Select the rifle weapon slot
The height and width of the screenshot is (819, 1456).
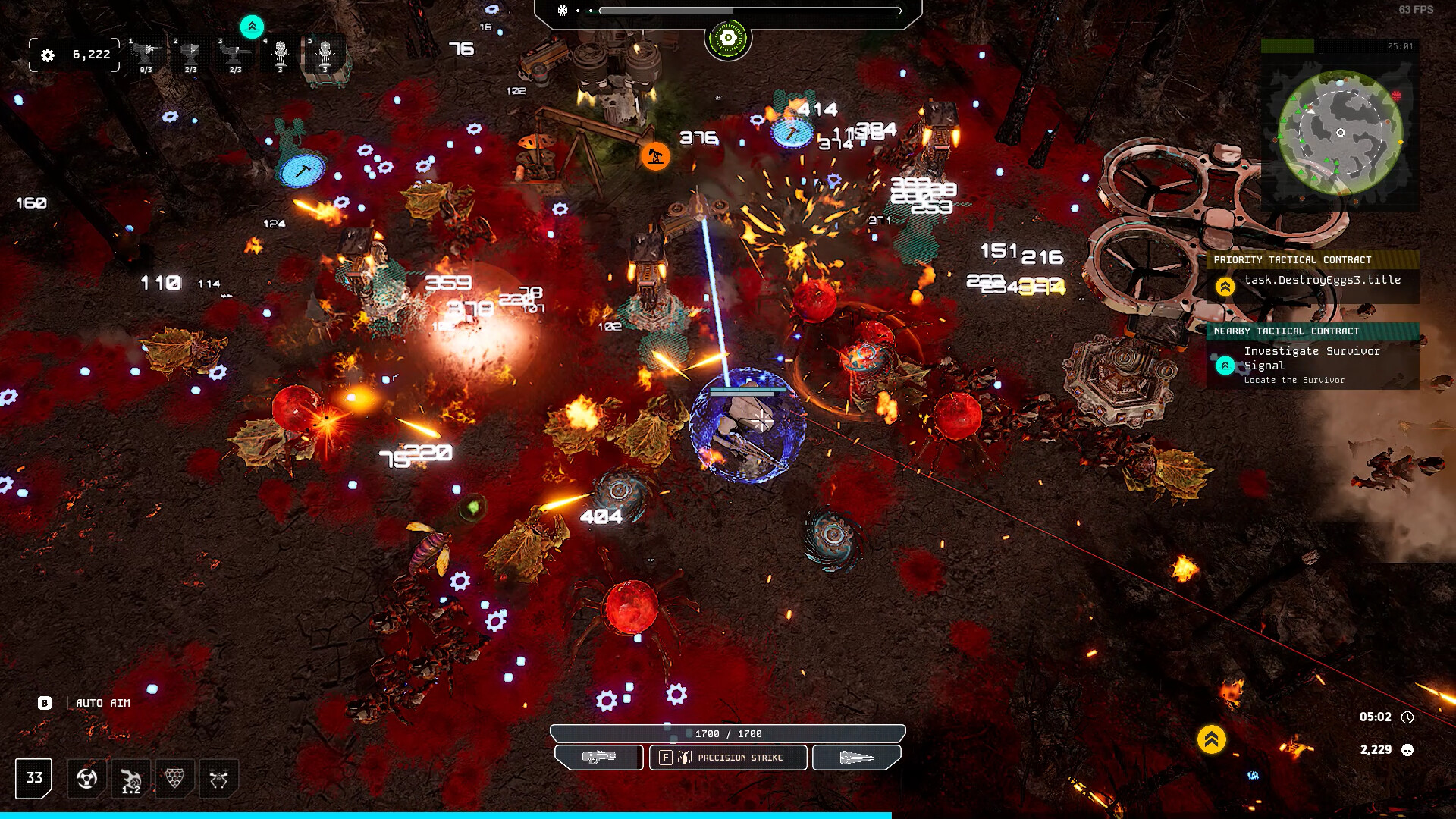pyautogui.click(x=599, y=758)
